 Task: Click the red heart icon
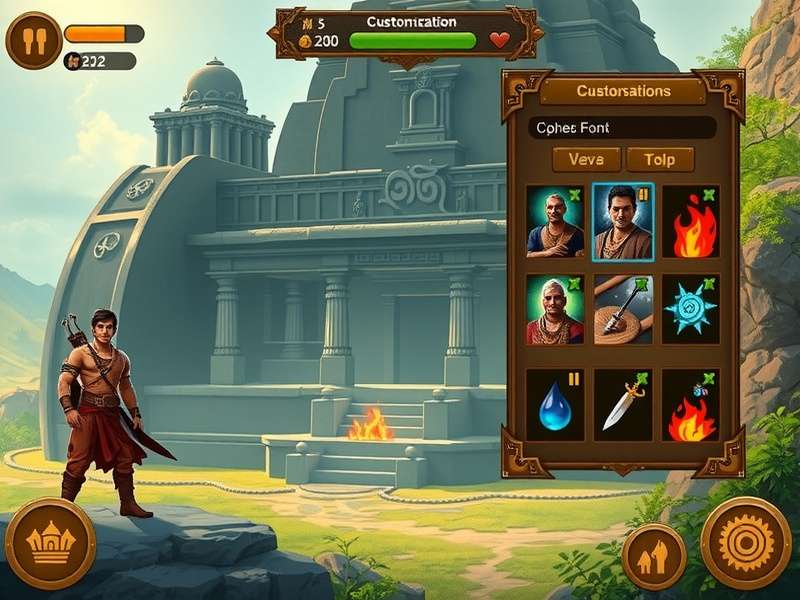coord(500,41)
